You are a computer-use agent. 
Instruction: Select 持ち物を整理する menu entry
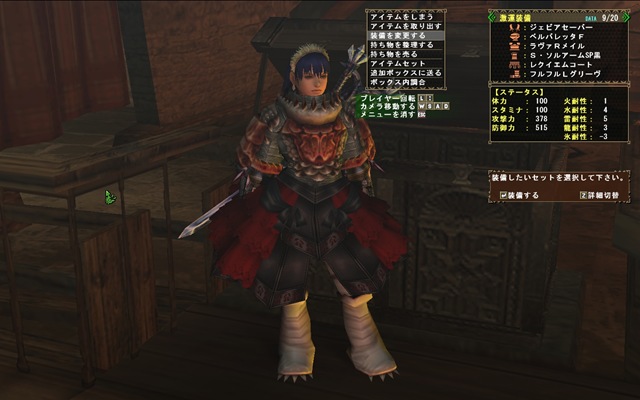(400, 44)
